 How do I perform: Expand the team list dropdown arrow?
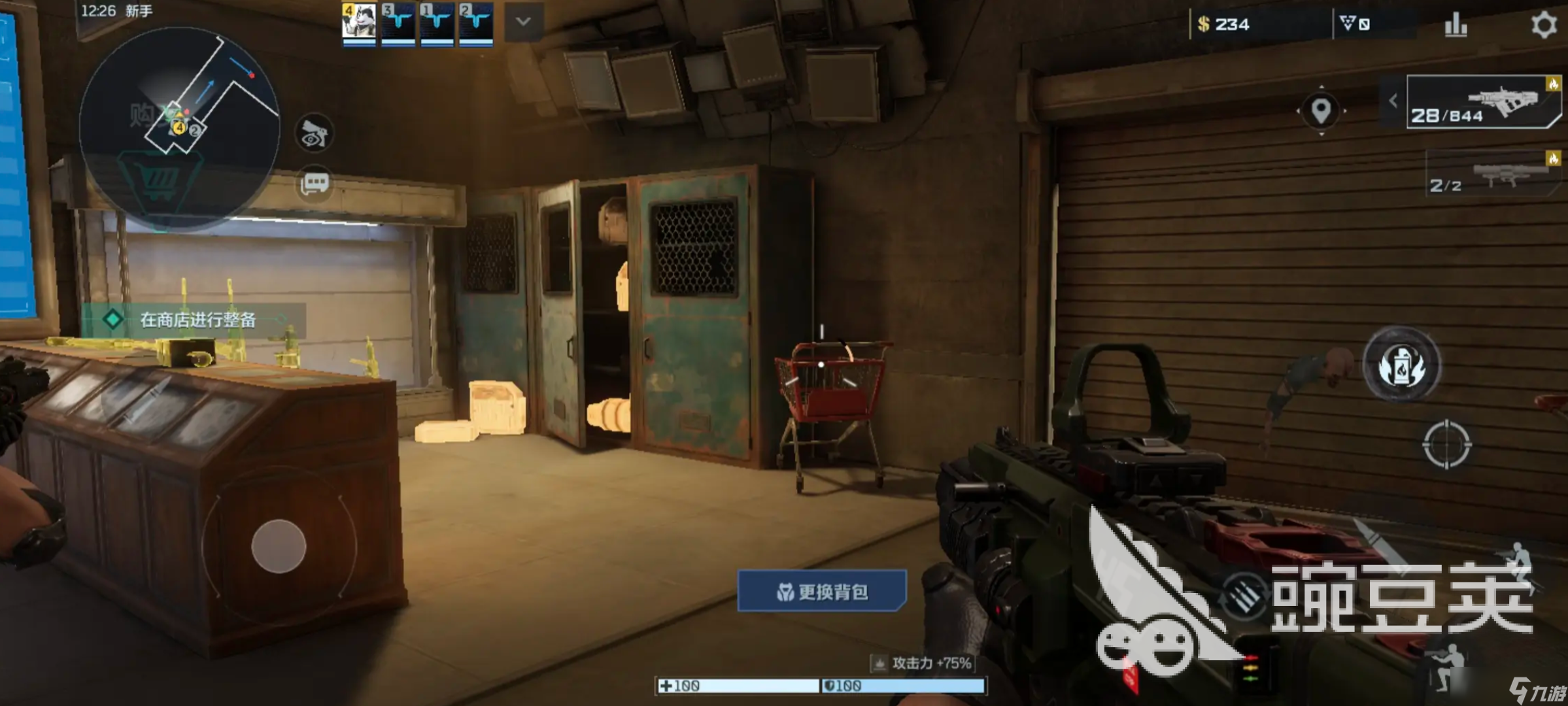pyautogui.click(x=523, y=22)
